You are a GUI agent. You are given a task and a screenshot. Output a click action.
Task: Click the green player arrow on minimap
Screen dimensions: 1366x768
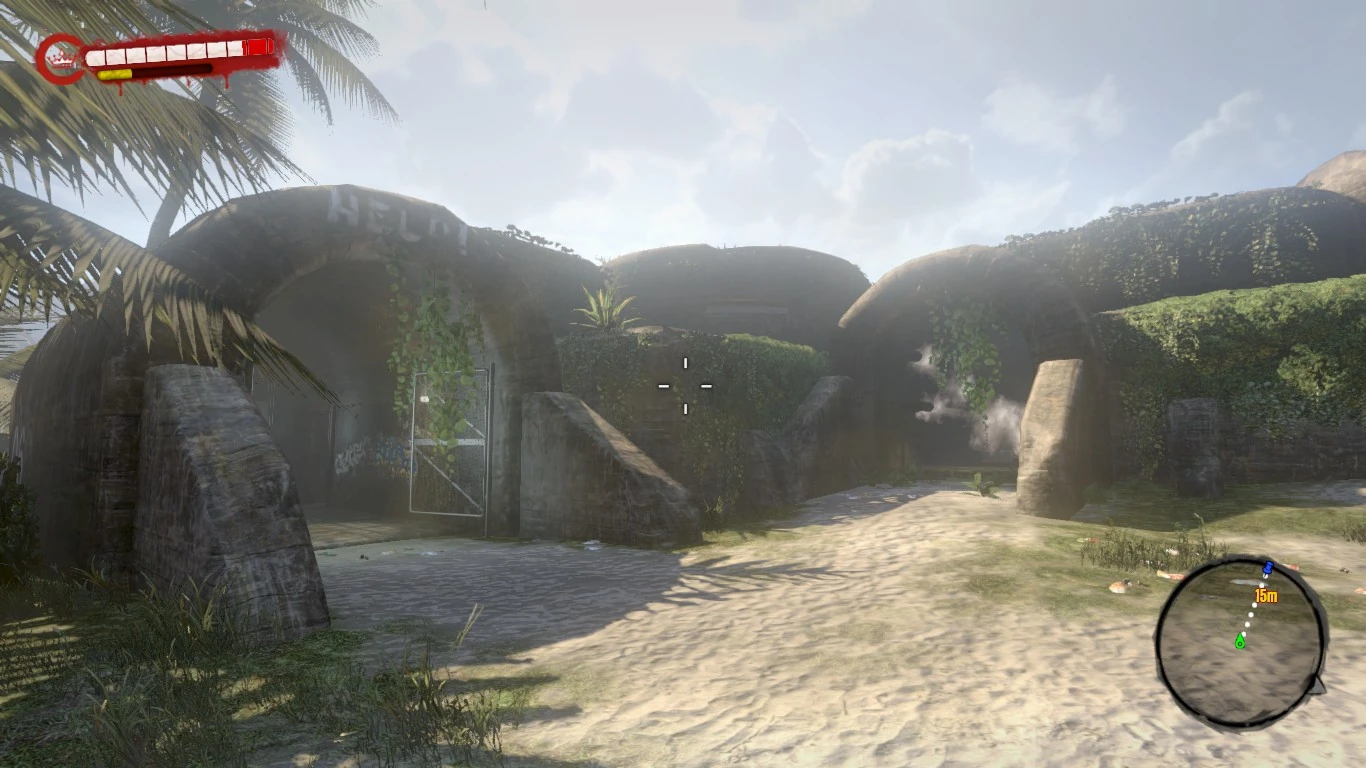pyautogui.click(x=1240, y=642)
